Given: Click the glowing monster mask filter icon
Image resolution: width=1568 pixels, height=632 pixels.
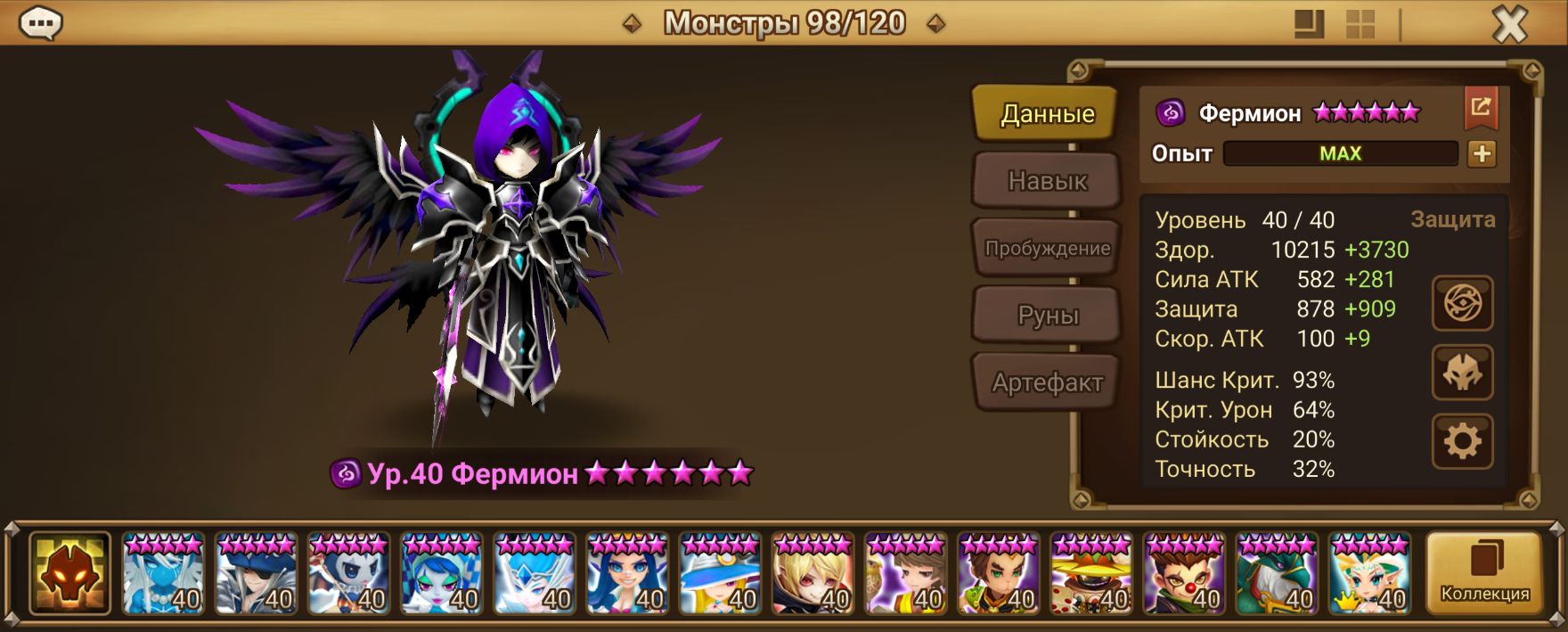Looking at the screenshot, I should [x=69, y=573].
